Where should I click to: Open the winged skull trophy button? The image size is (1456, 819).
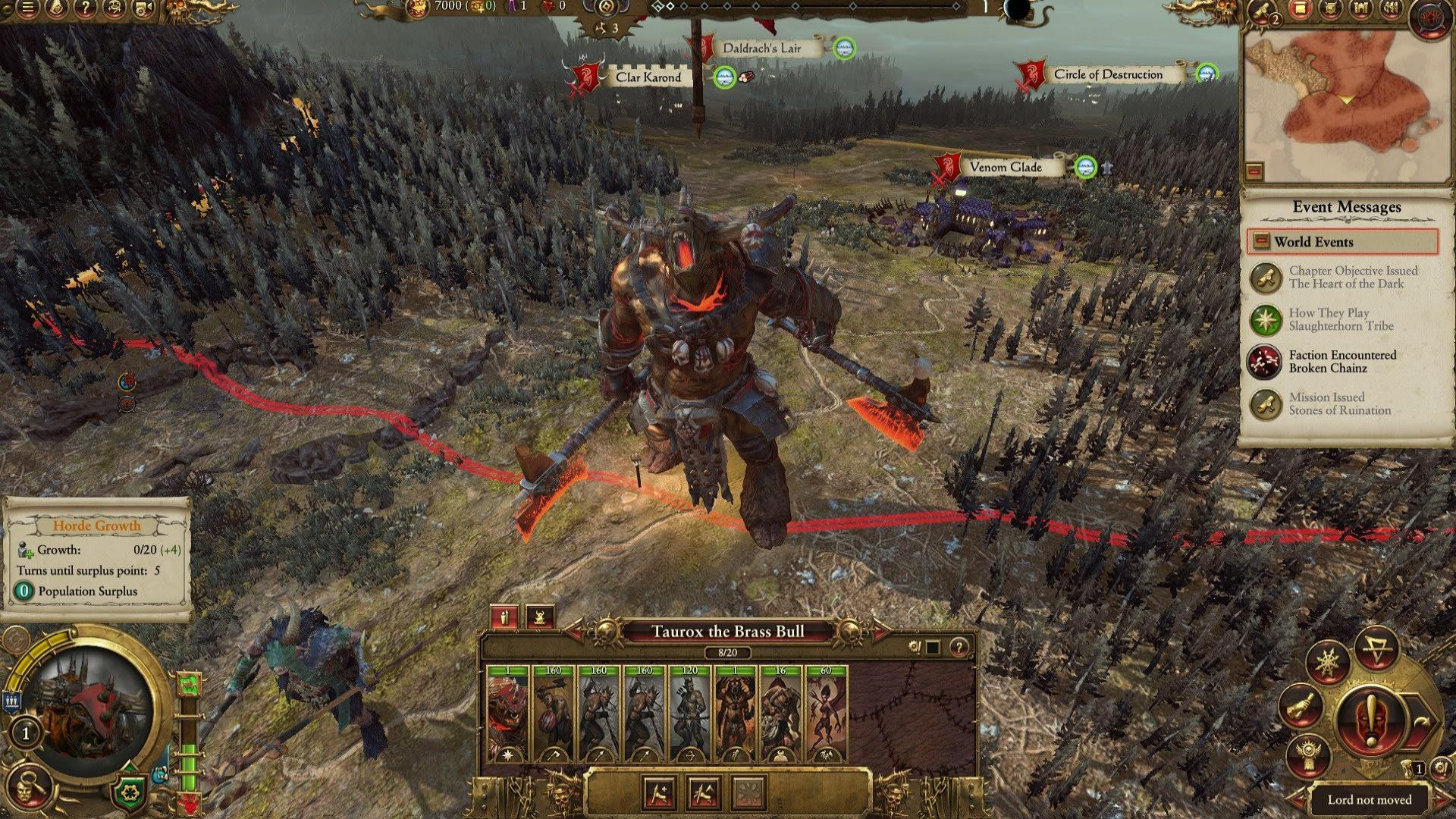click(x=1308, y=755)
